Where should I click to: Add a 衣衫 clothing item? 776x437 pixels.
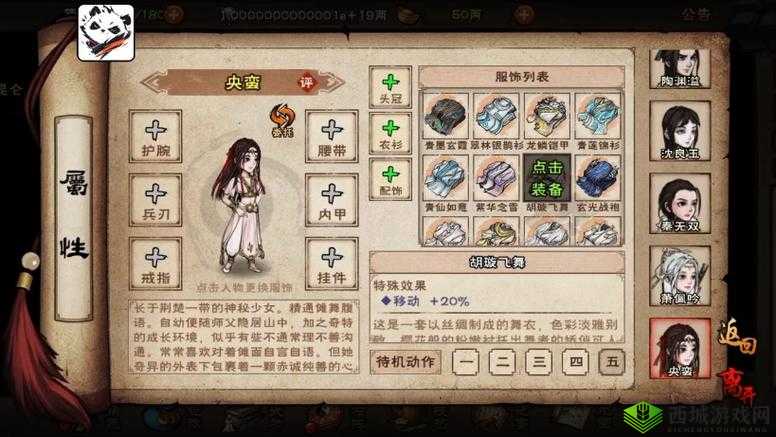point(390,134)
